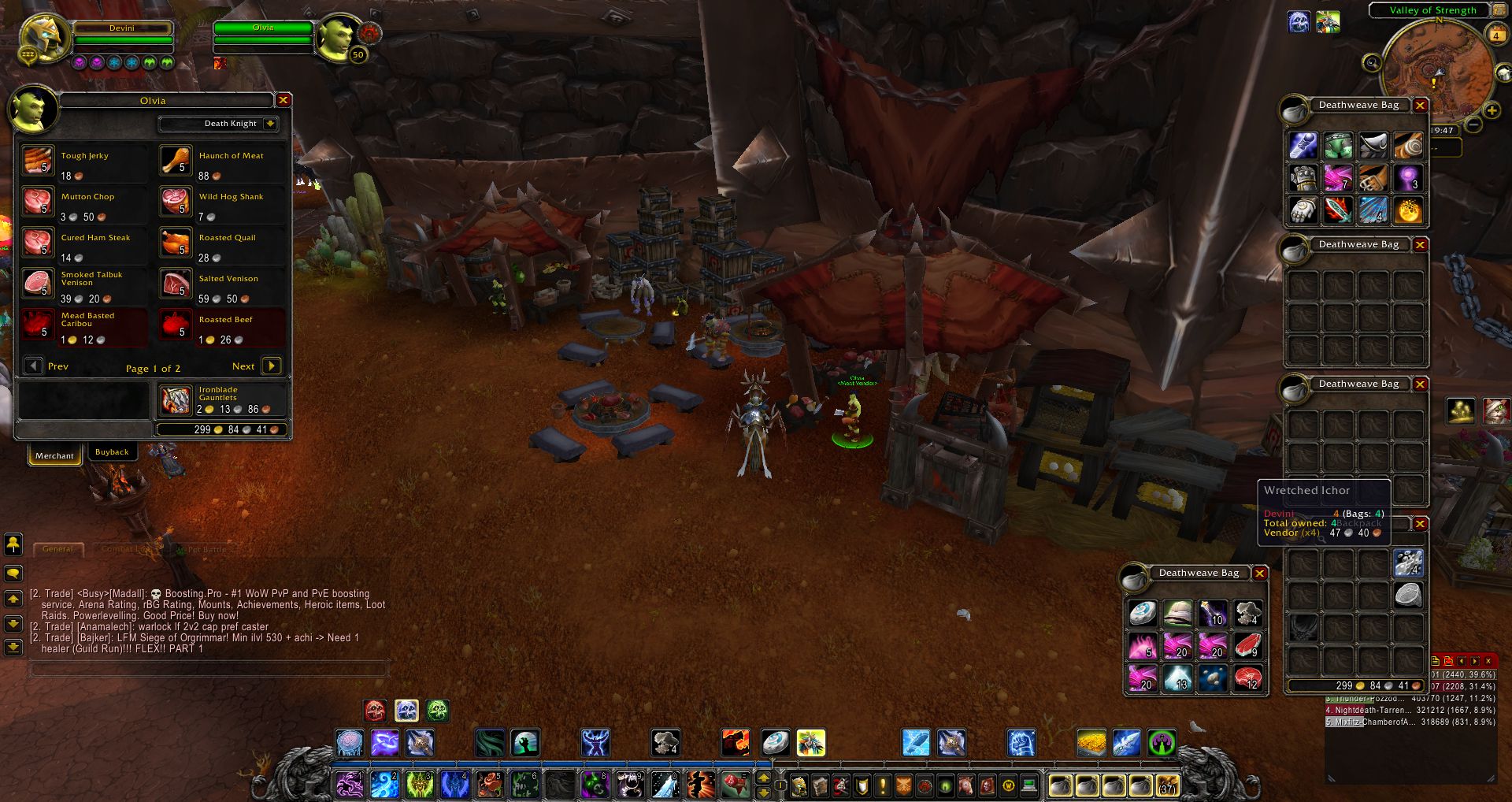Close the topmost Deathweave Bag
Viewport: 1512px width, 802px height.
coord(1420,106)
